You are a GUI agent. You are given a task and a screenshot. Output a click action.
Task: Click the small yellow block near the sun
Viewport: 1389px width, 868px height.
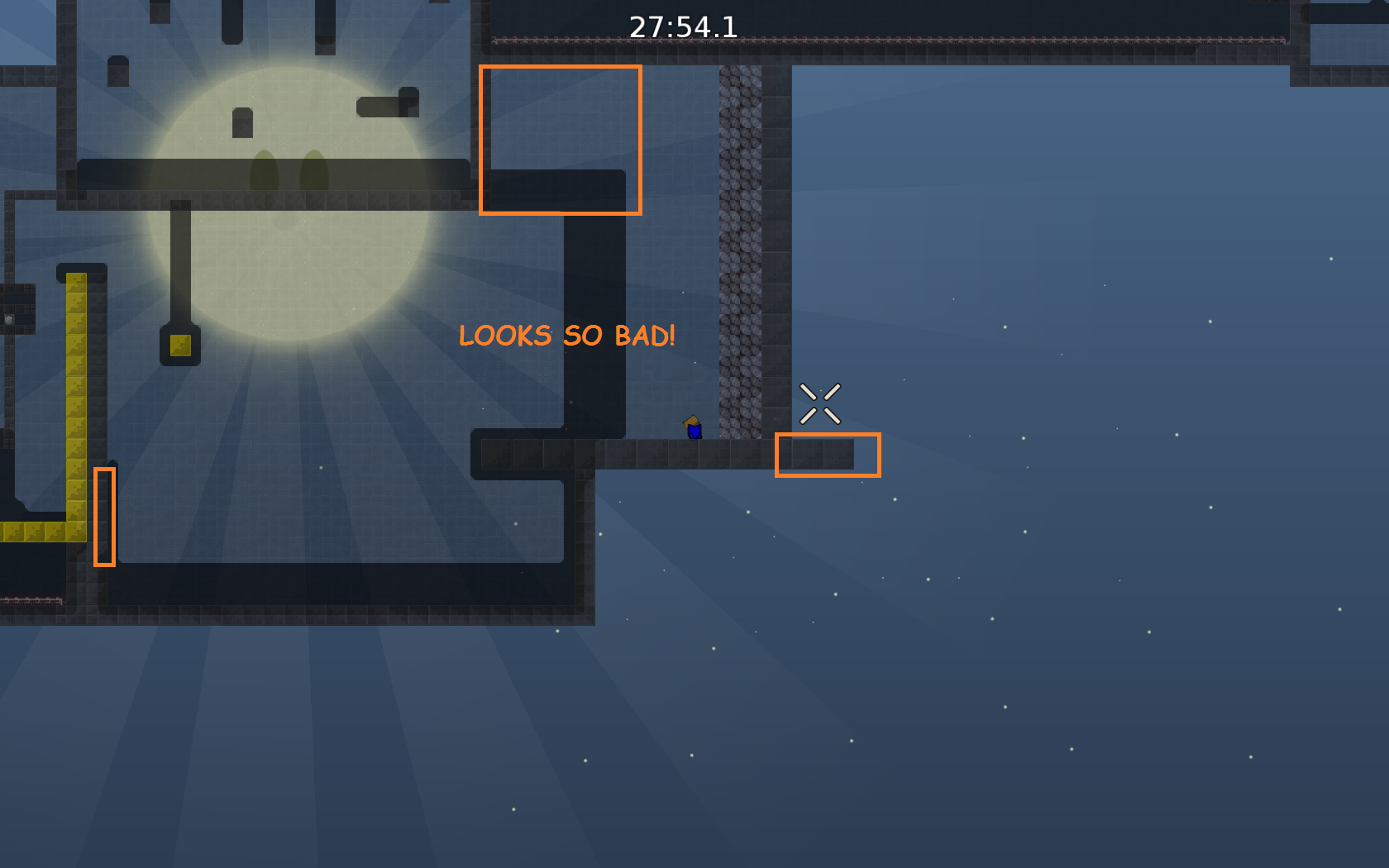(181, 345)
